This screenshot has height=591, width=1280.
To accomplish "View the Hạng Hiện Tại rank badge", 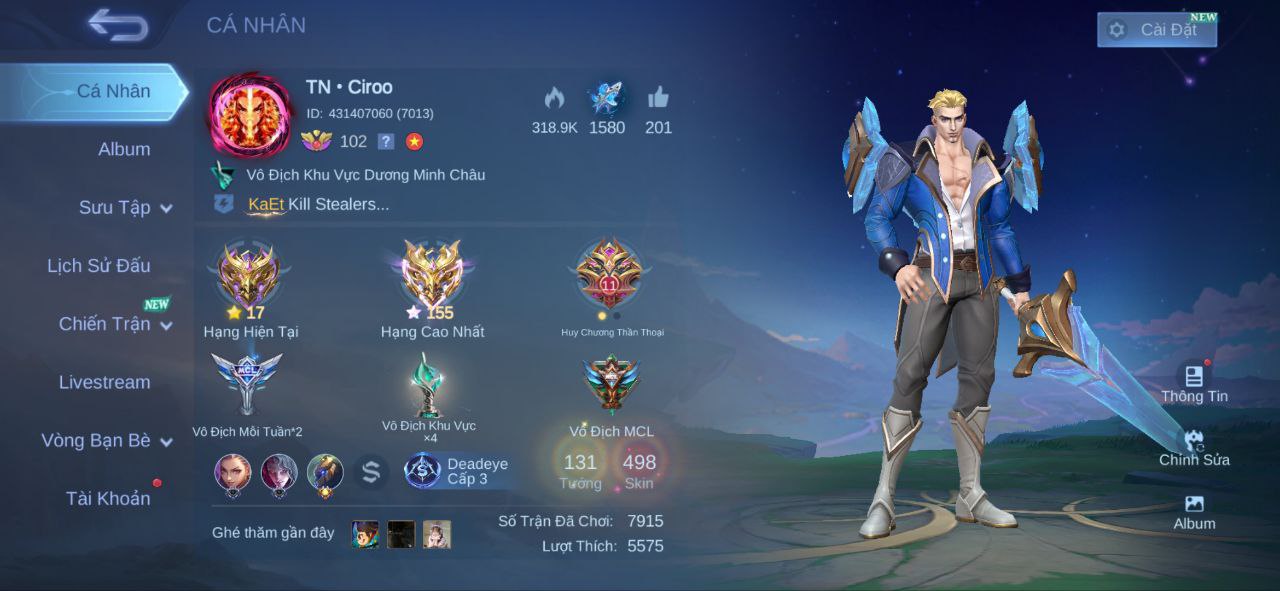I will 250,275.
